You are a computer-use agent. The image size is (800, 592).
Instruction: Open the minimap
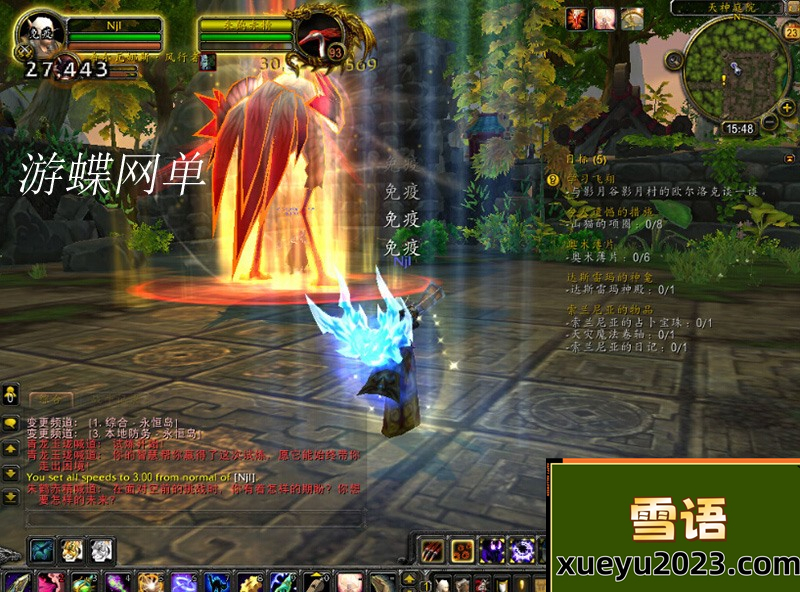pyautogui.click(x=737, y=70)
